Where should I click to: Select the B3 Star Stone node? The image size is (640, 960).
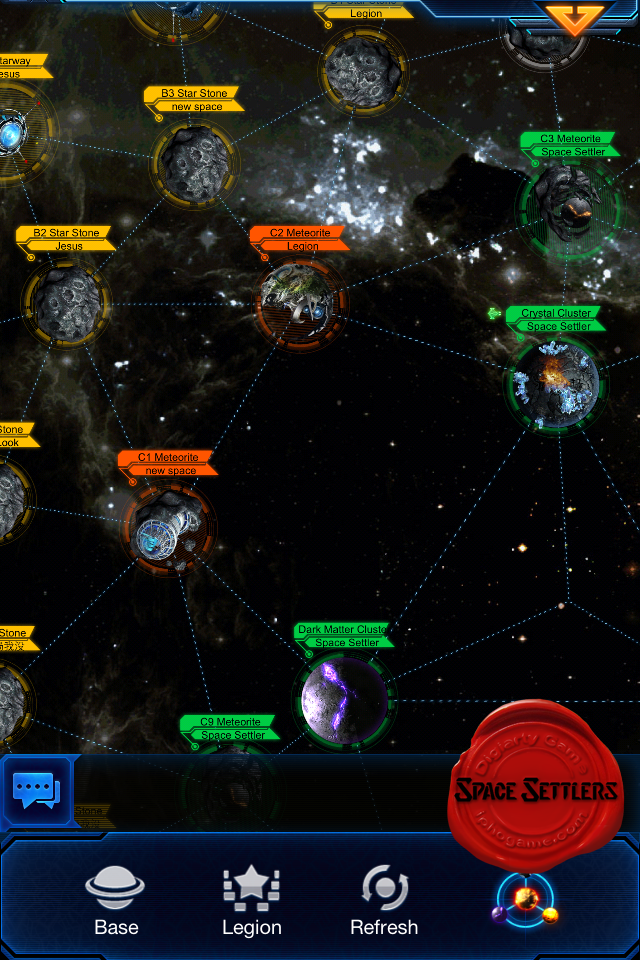[x=194, y=161]
